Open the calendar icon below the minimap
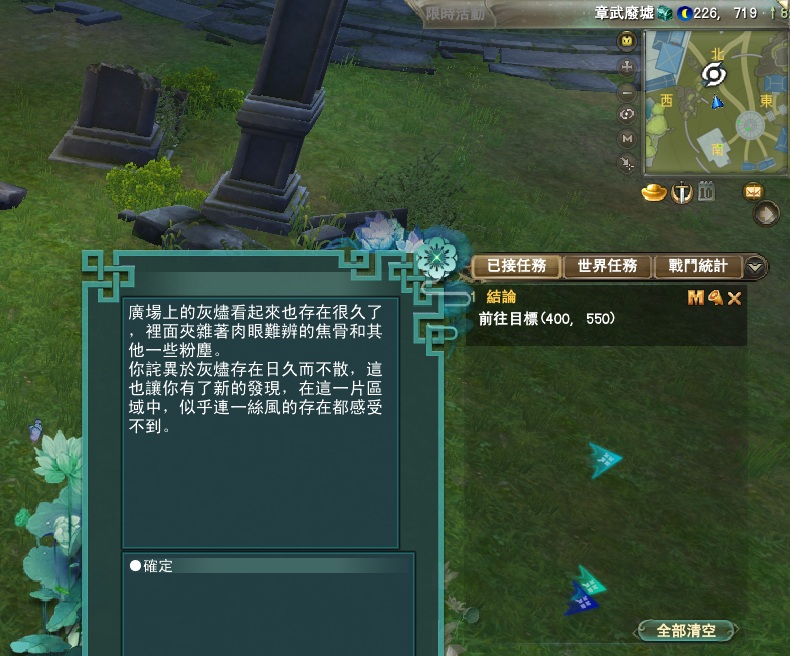Screen dimensions: 790x656 click(x=706, y=191)
